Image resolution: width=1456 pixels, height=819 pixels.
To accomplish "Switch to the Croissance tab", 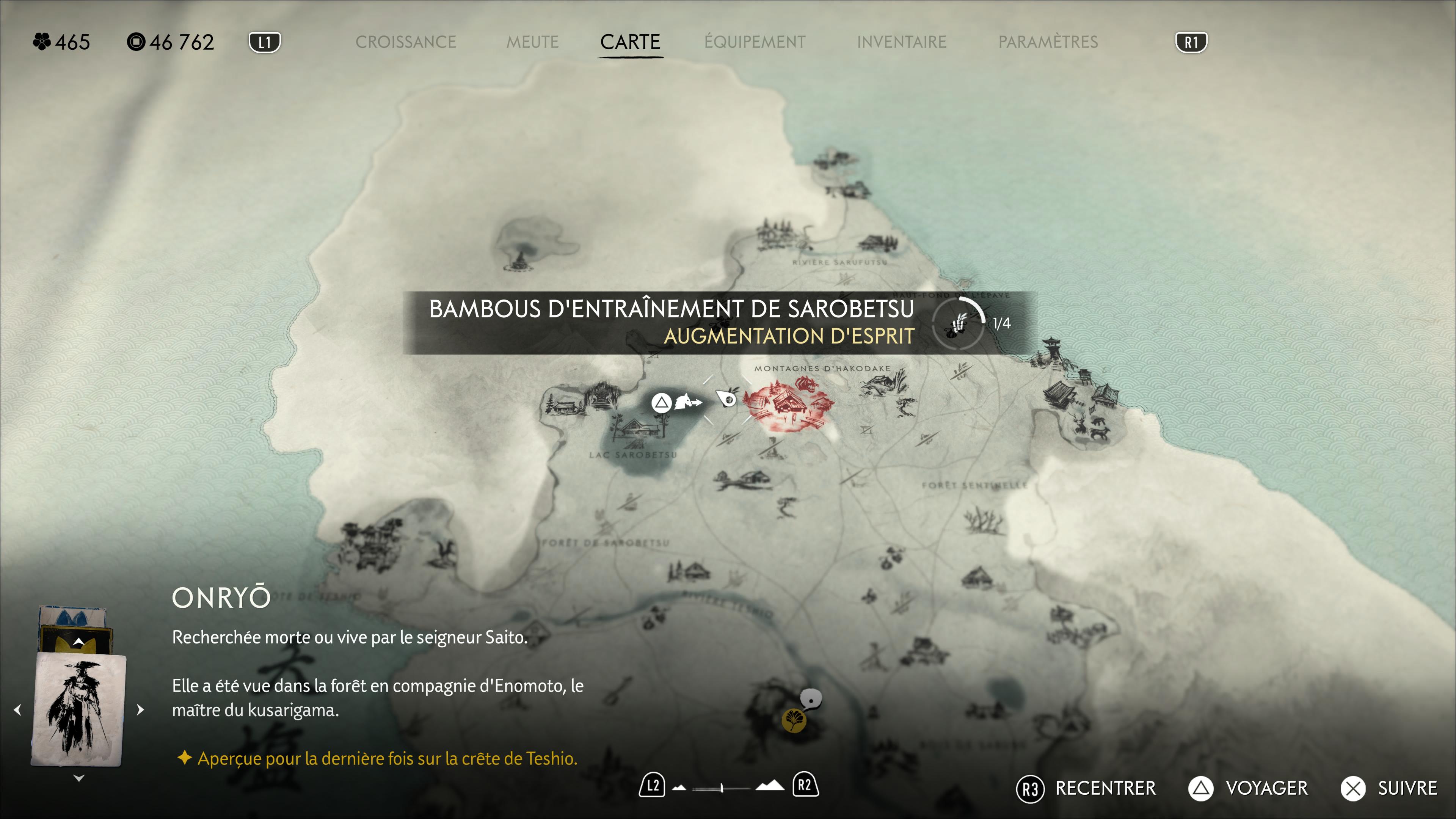I will tap(405, 42).
